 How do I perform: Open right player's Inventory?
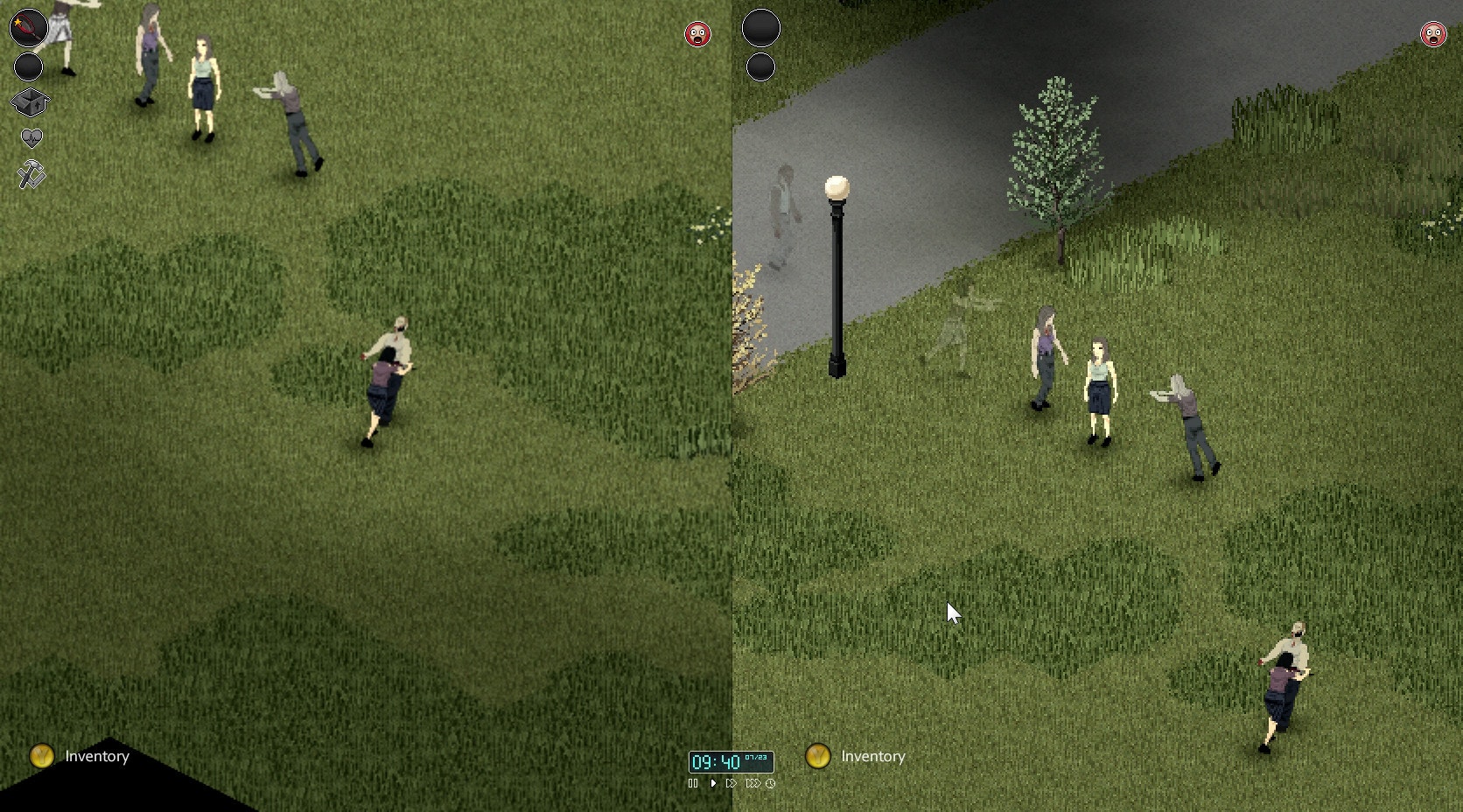[872, 758]
